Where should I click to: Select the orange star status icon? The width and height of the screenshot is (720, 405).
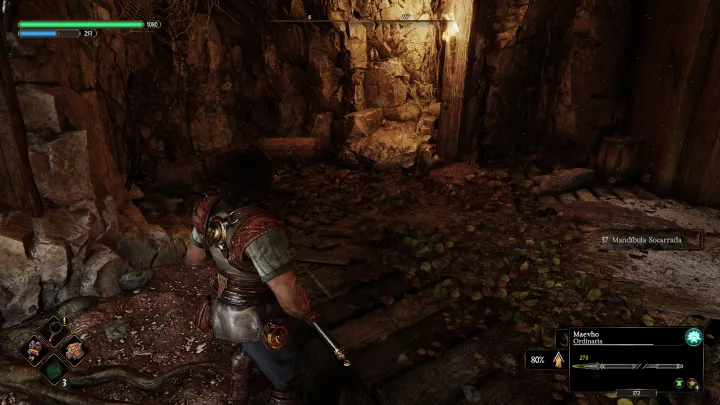pos(692,381)
